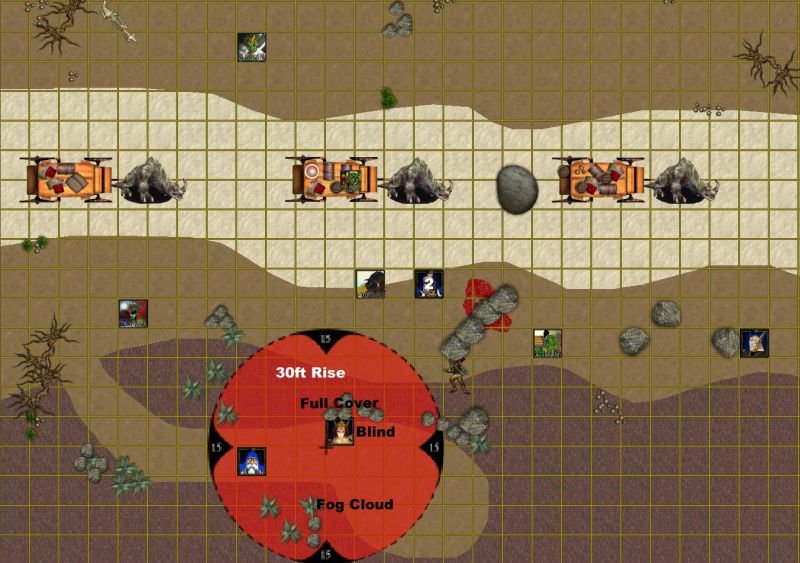The image size is (800, 563).
Task: Select the red-faced creature token
Action: coord(133,314)
